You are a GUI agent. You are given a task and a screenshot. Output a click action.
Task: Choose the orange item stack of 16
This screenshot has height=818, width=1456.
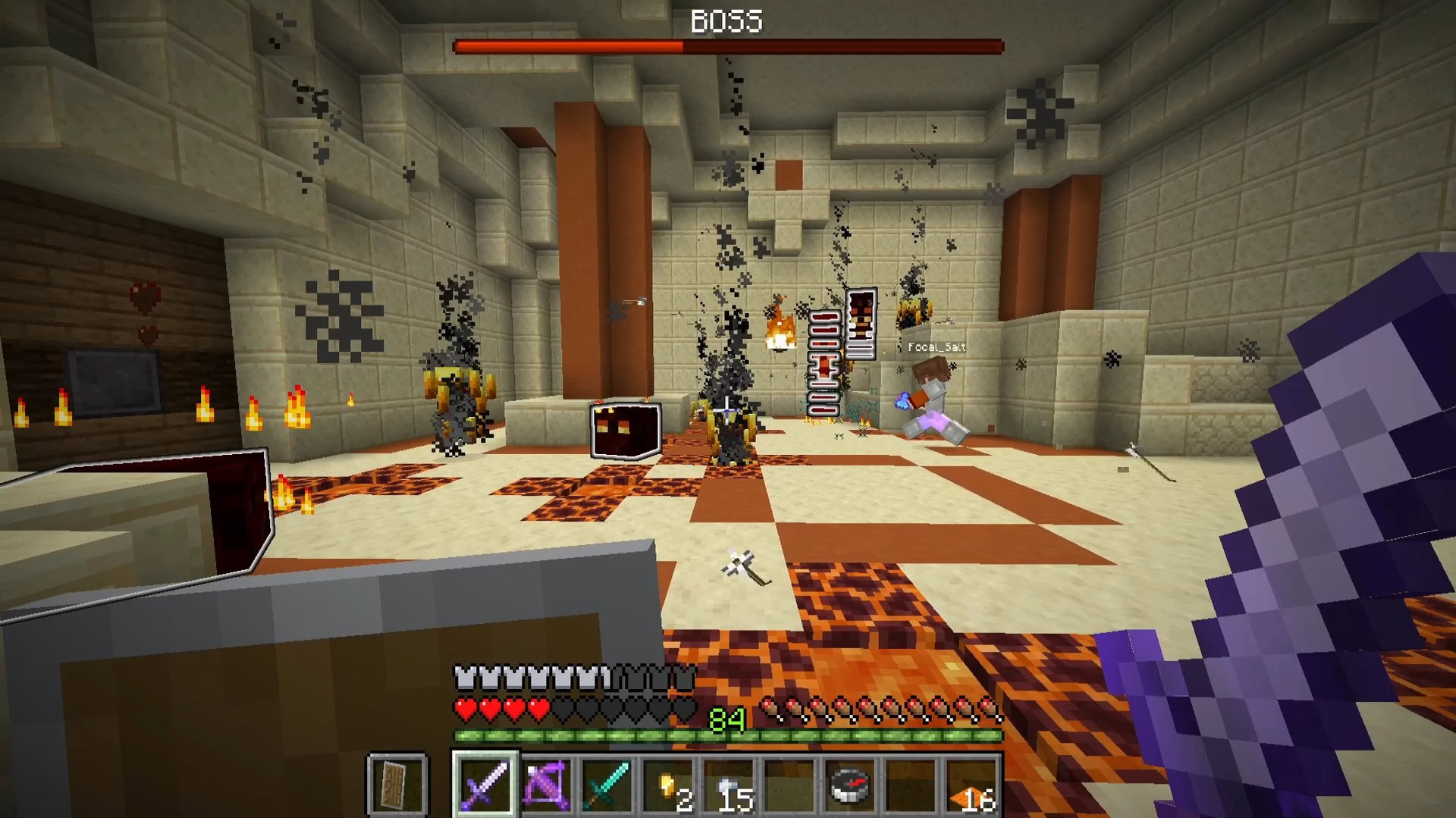971,785
